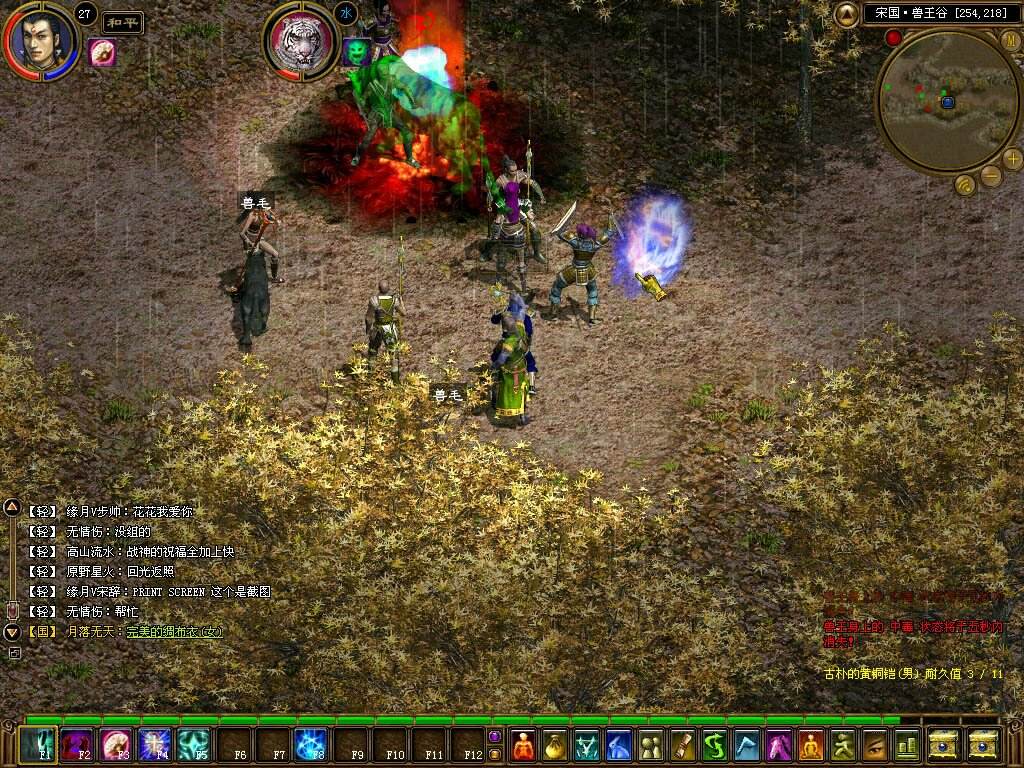Use the pink fan skill on F3
Screen dimensions: 1024x768
coord(116,745)
